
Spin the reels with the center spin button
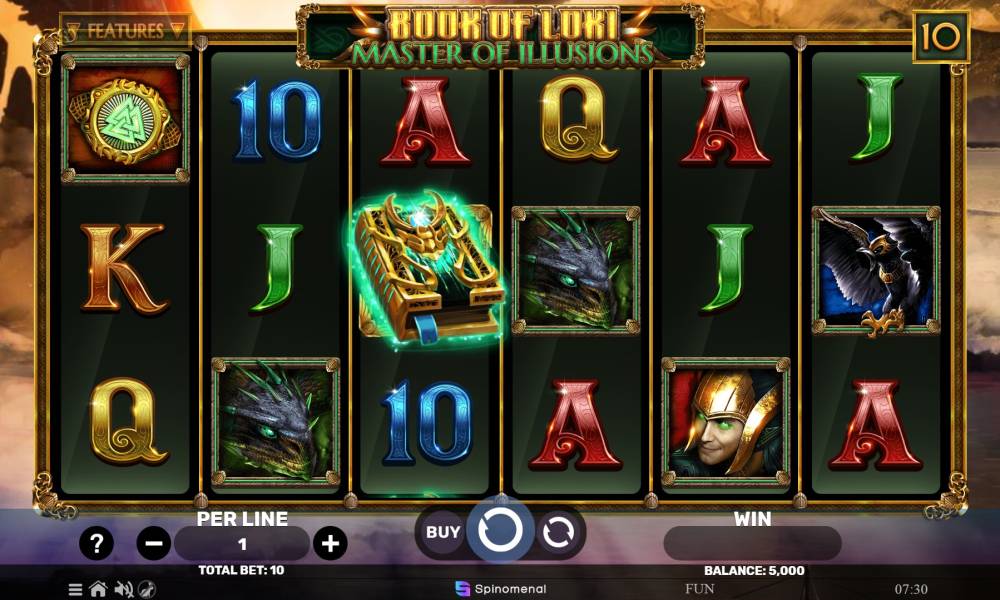[499, 531]
